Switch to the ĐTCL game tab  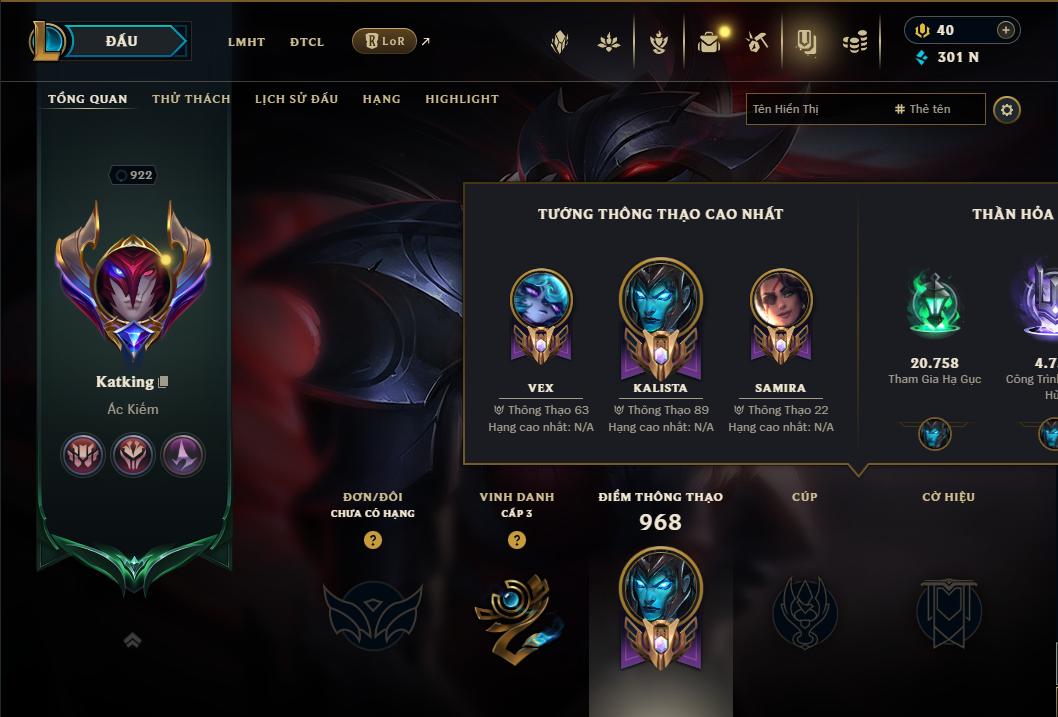pyautogui.click(x=307, y=42)
